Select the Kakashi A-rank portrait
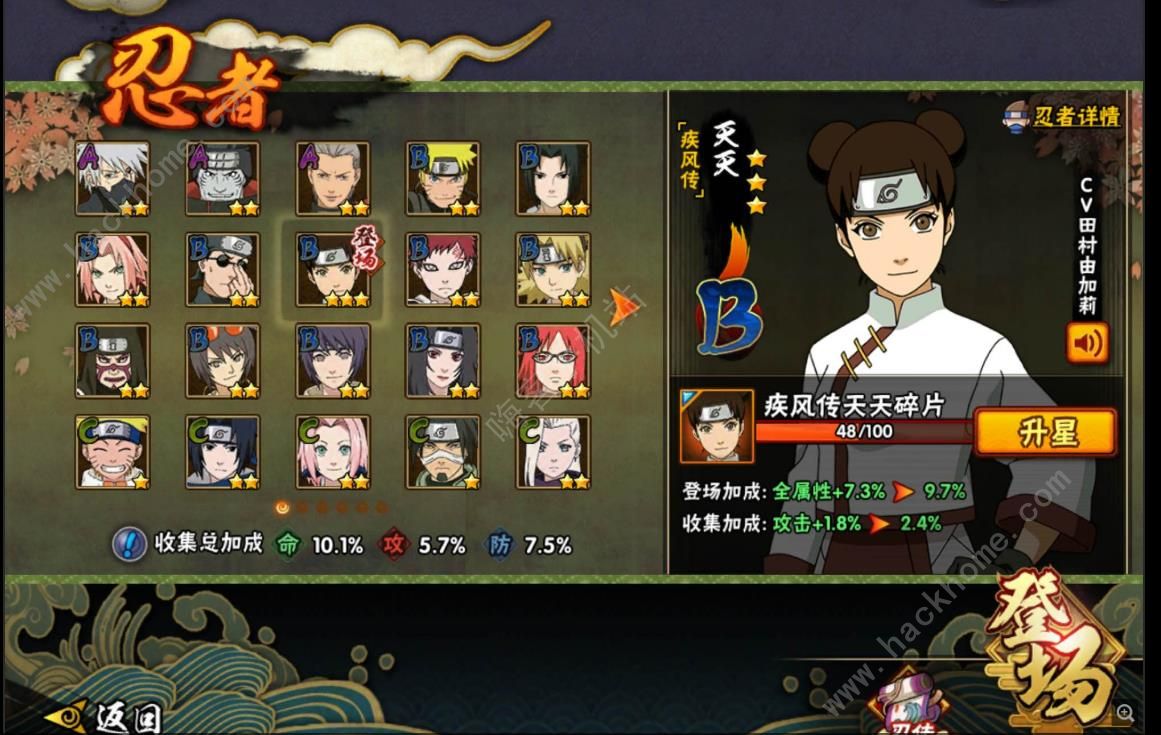The width and height of the screenshot is (1161, 735). point(113,179)
